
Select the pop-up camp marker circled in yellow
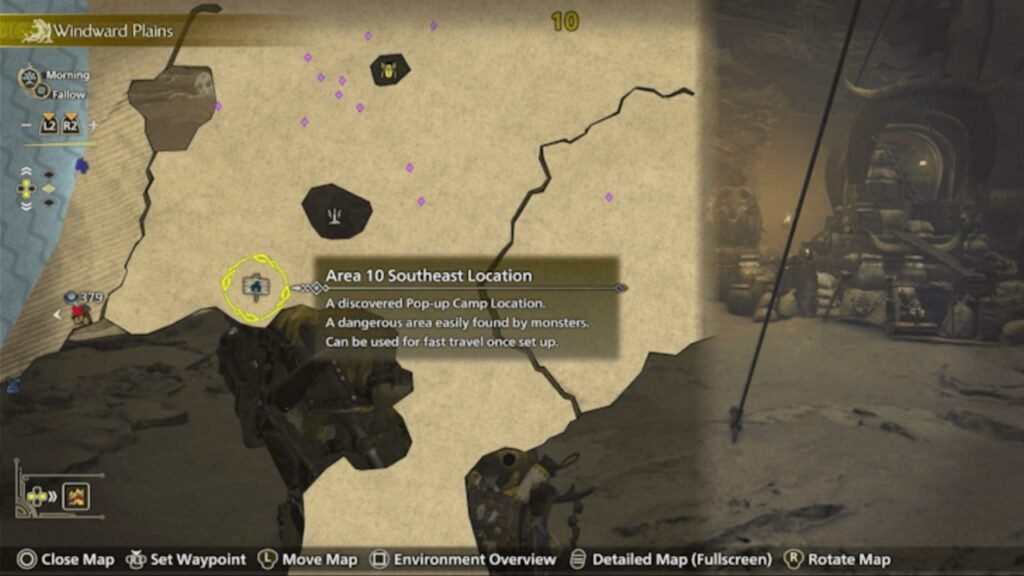point(256,288)
